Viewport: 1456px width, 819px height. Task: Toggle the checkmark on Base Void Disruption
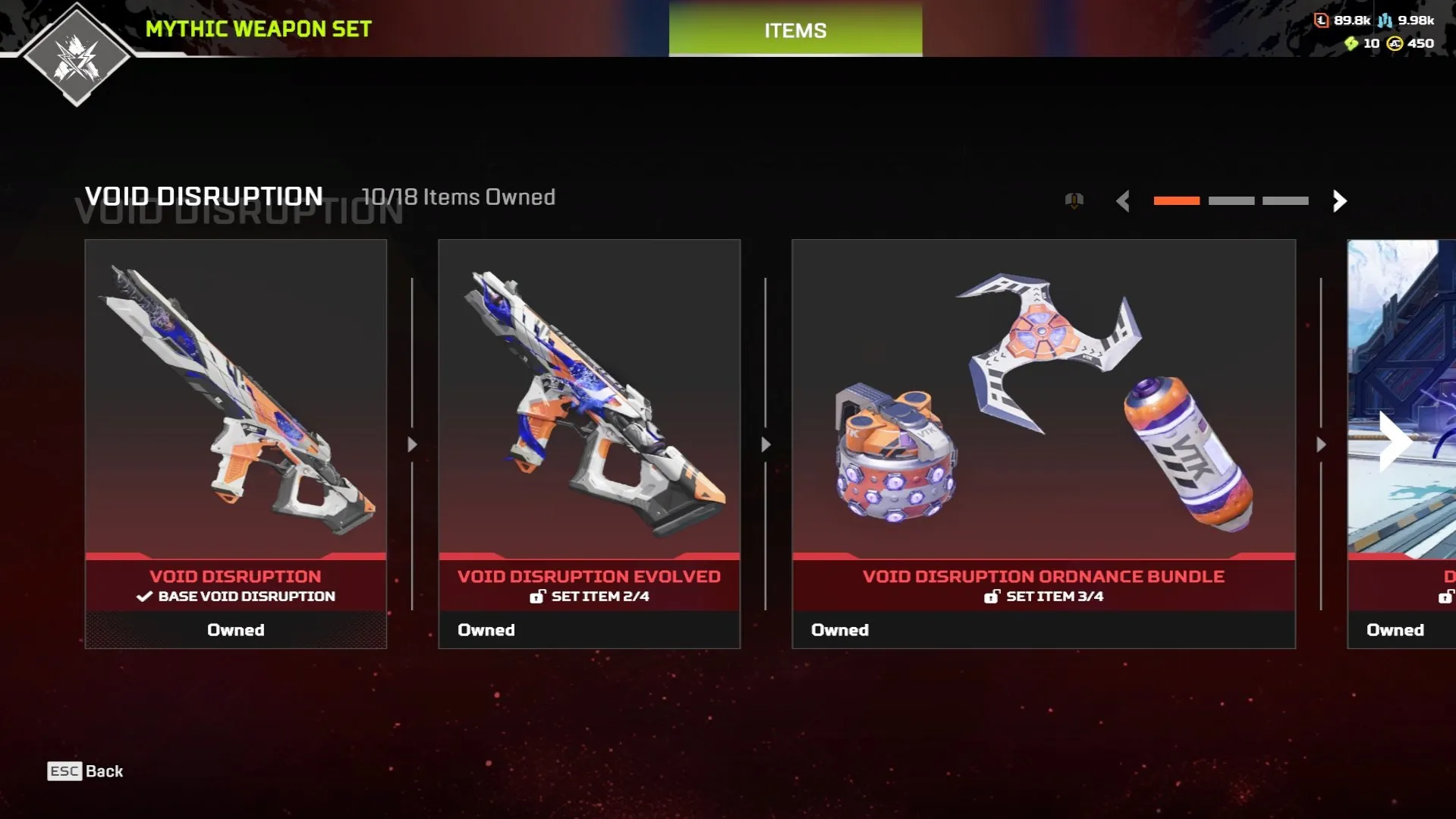144,596
